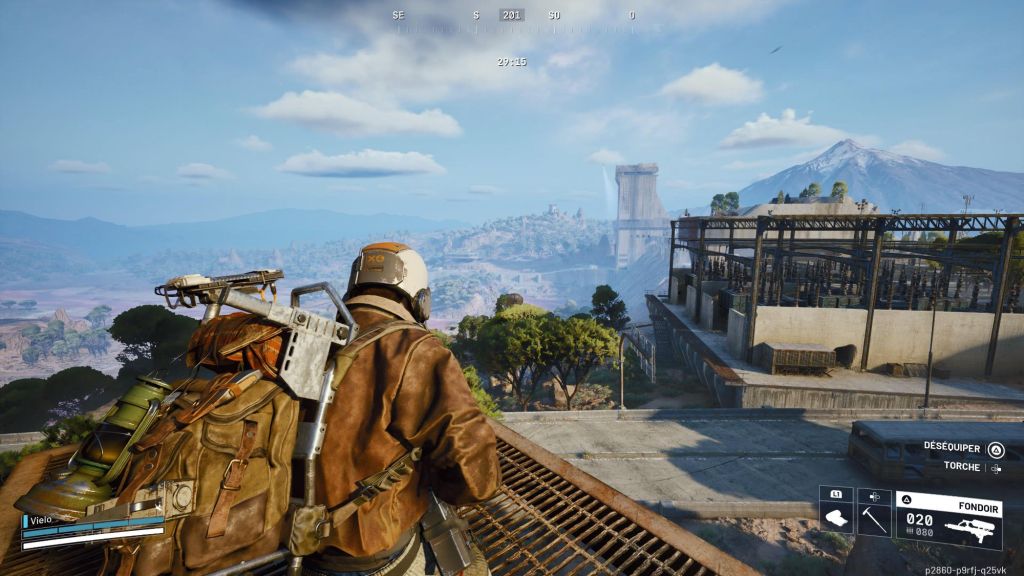Select the Fondoir weapon slot
Image resolution: width=1024 pixels, height=576 pixels.
point(949,518)
